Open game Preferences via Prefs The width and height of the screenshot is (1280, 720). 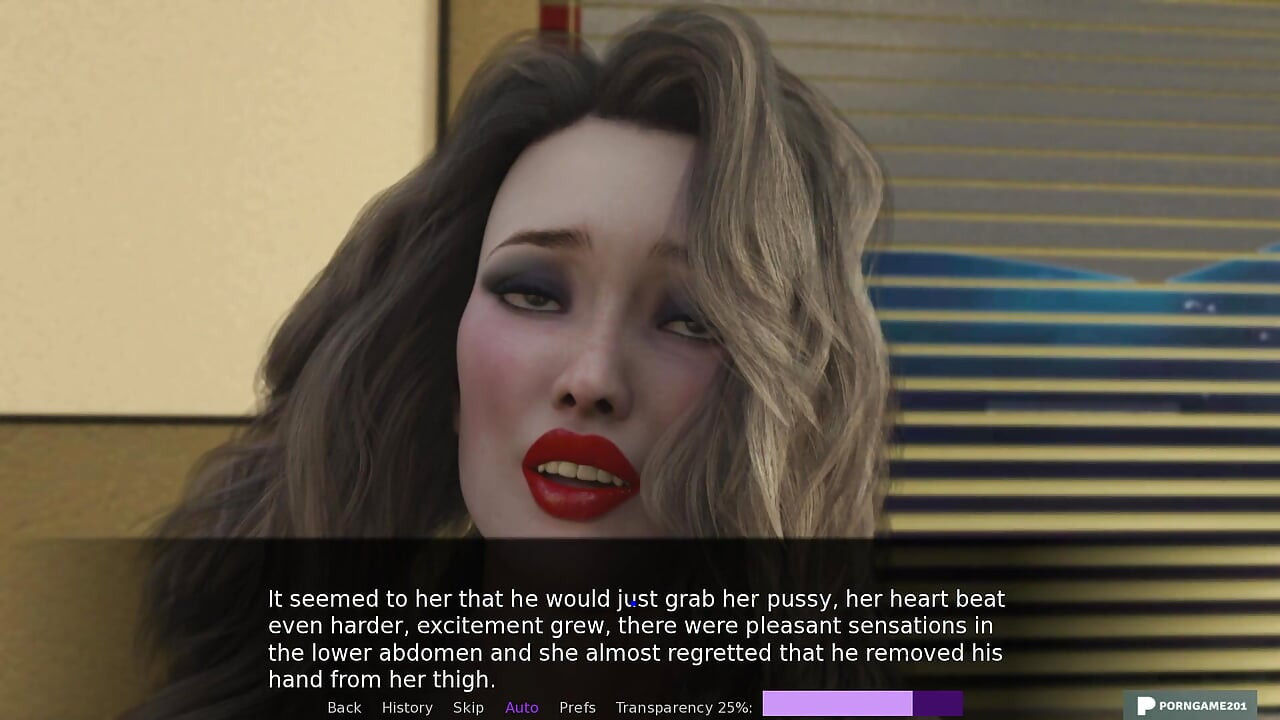coord(577,707)
